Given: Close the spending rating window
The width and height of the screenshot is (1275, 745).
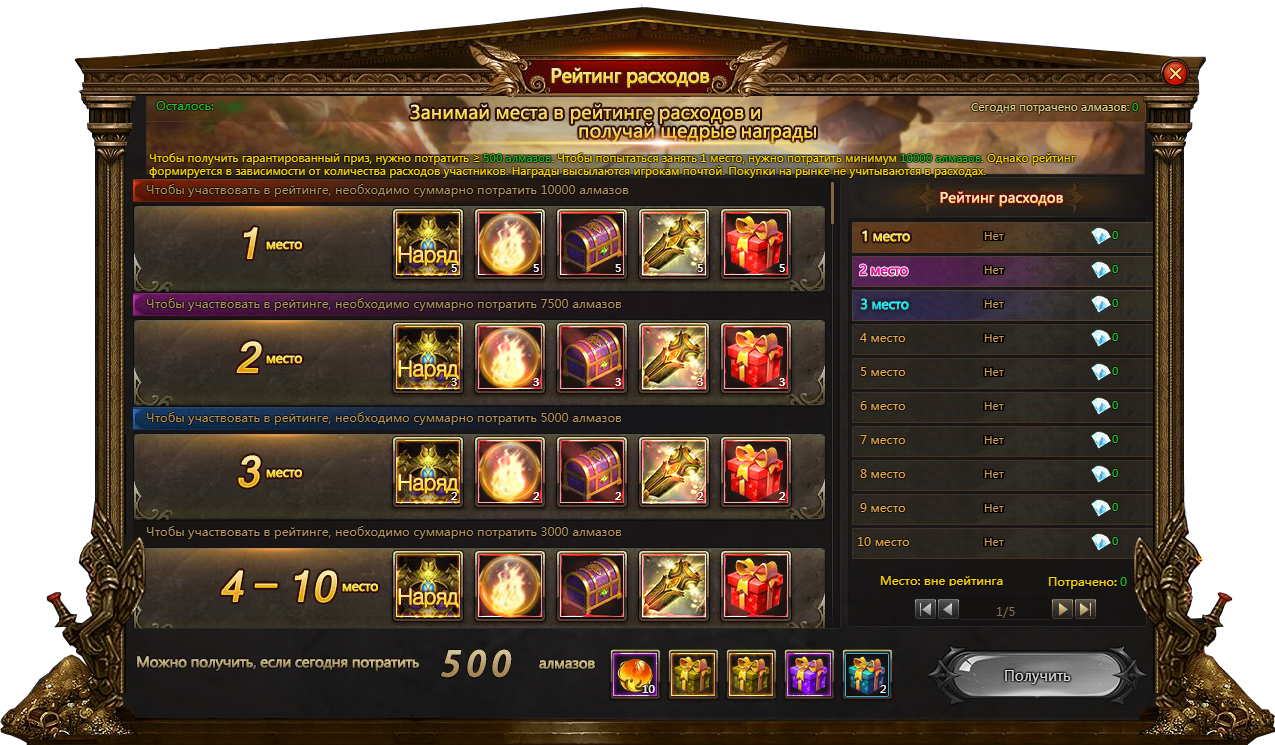Looking at the screenshot, I should [1175, 73].
